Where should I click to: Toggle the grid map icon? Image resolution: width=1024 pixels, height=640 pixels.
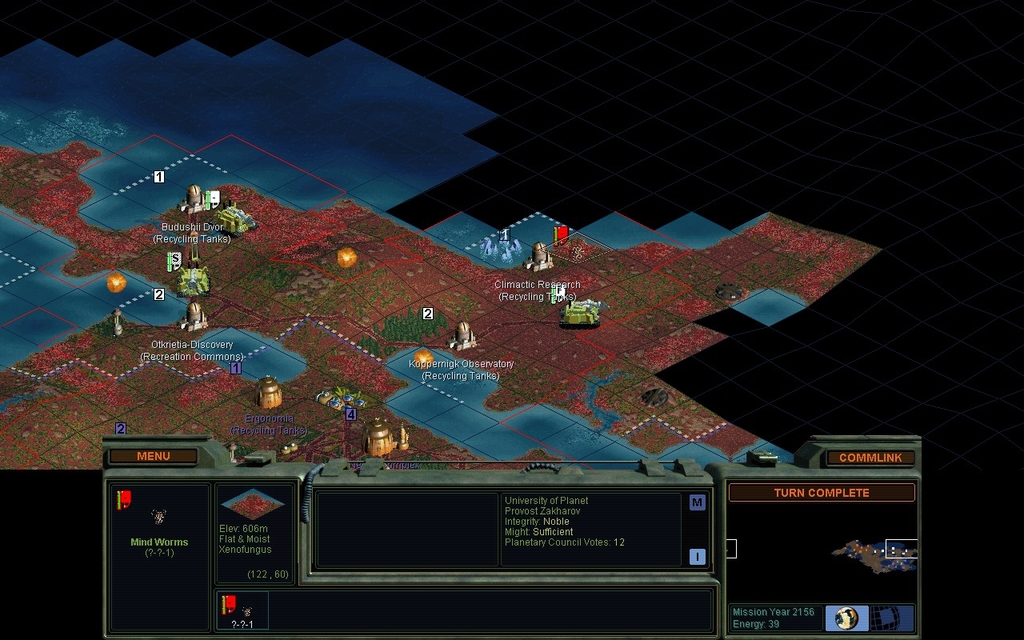click(885, 617)
